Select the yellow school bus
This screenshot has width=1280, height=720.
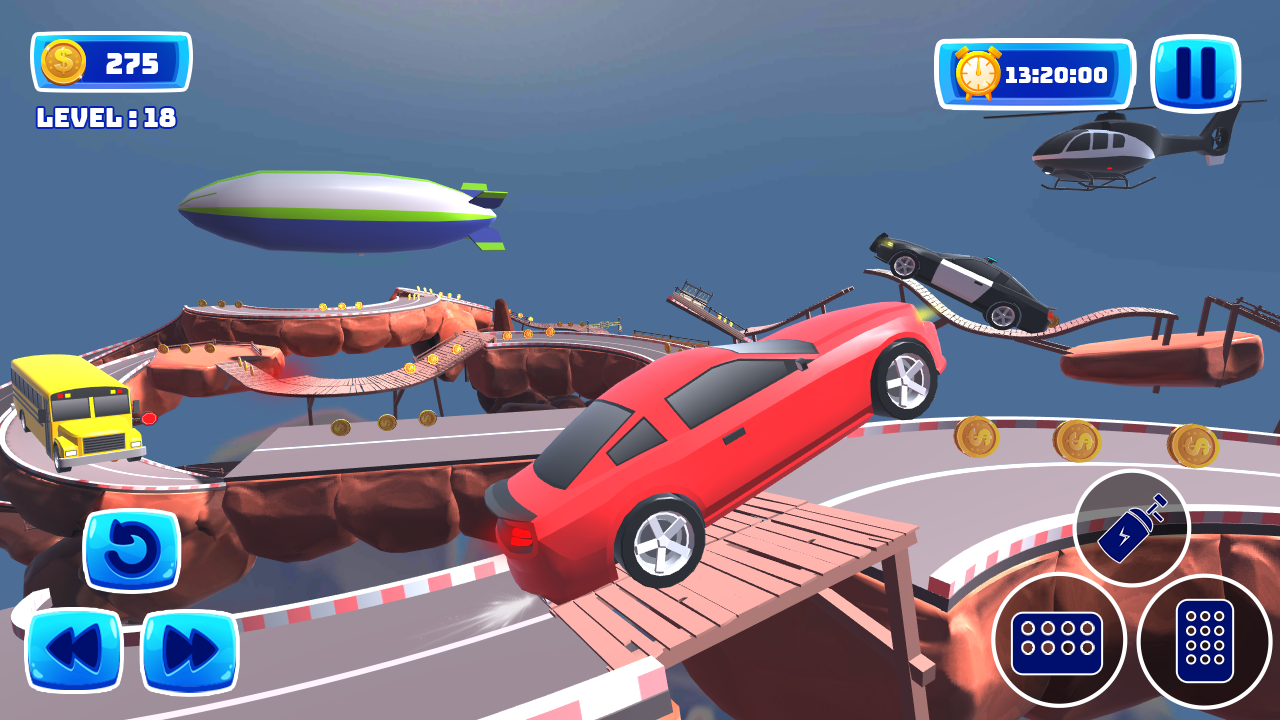tap(70, 410)
